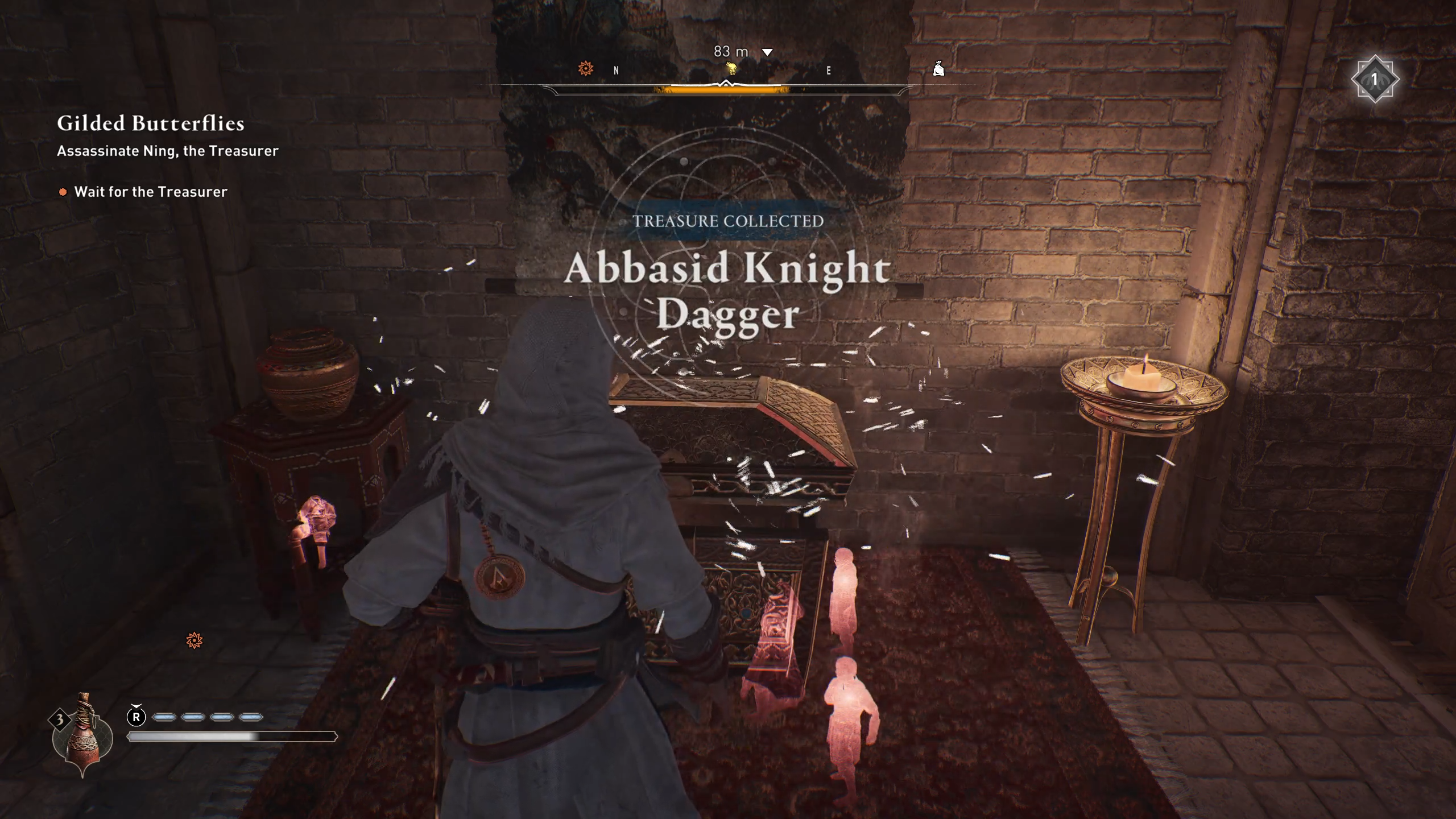Click the orange mission star on the compass
Image resolution: width=1456 pixels, height=819 pixels.
click(585, 67)
